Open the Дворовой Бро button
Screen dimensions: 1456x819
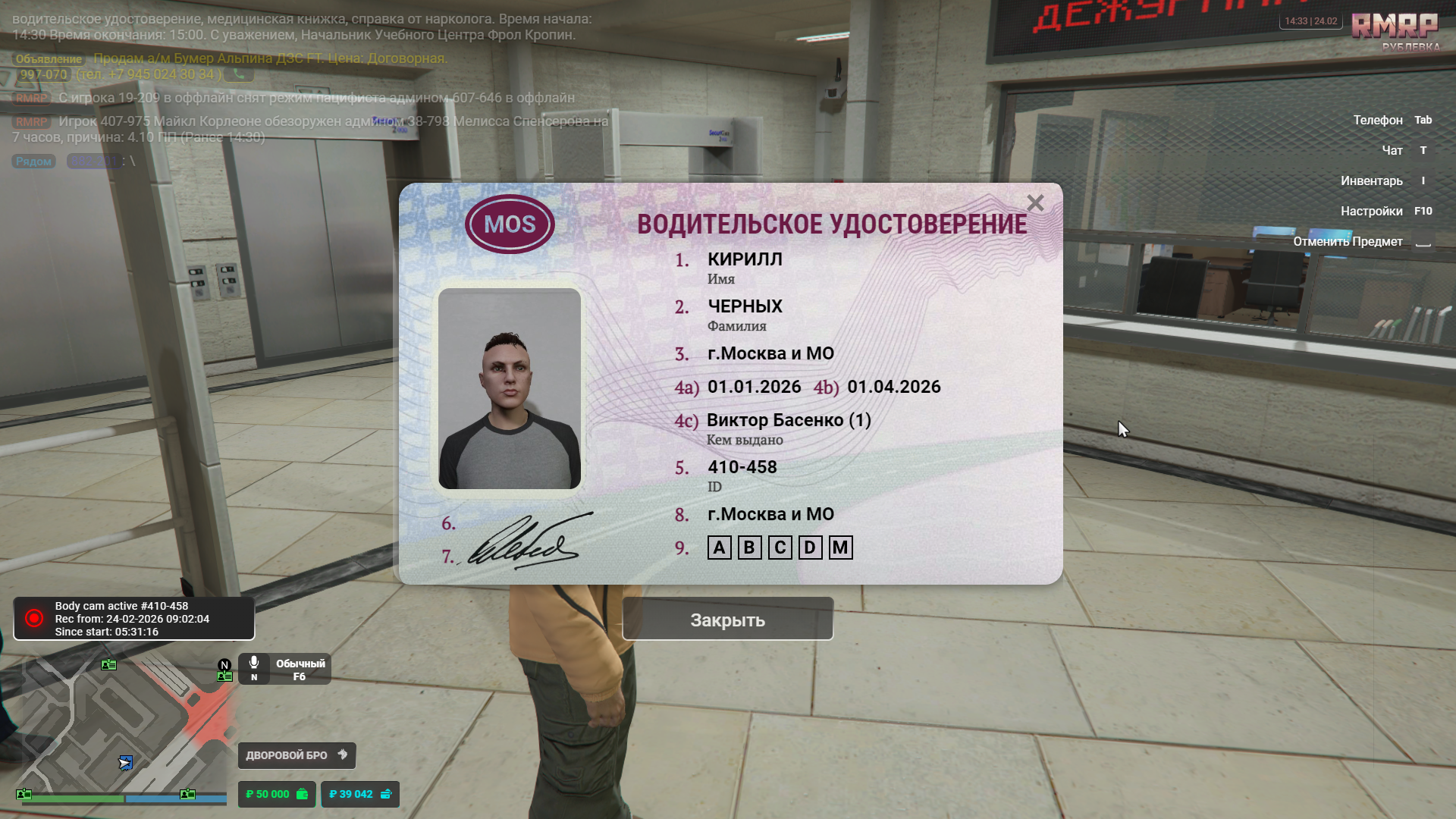click(297, 755)
